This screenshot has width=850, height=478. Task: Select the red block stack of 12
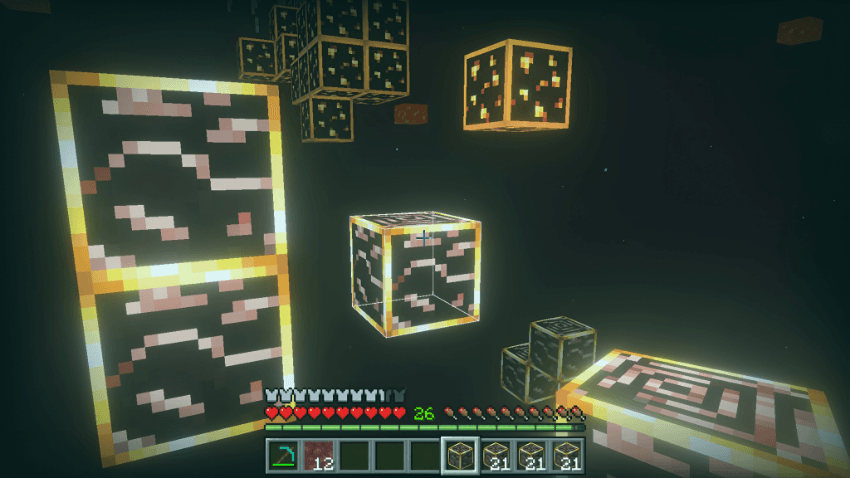[x=319, y=455]
